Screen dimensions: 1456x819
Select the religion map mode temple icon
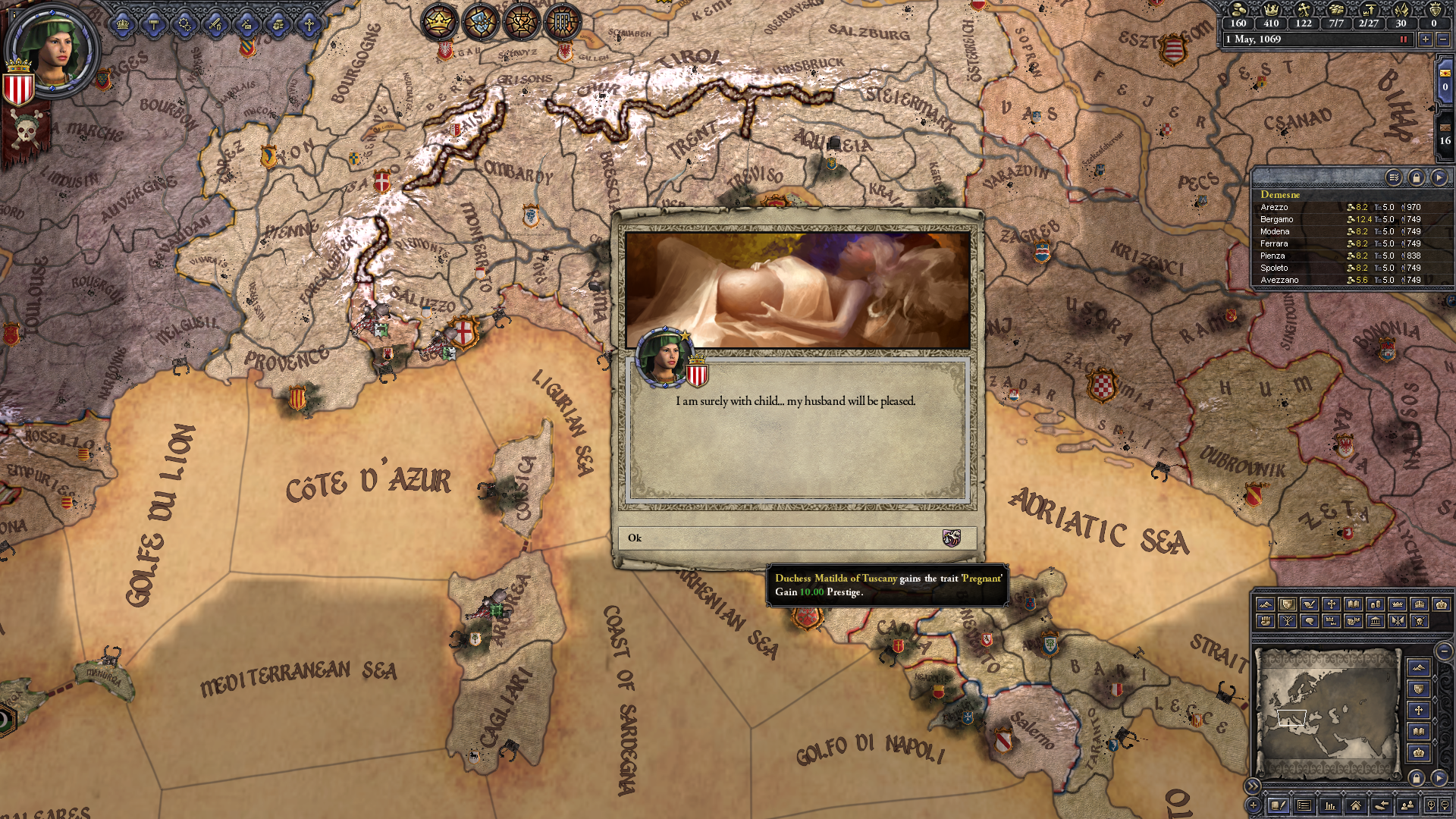point(1376,622)
